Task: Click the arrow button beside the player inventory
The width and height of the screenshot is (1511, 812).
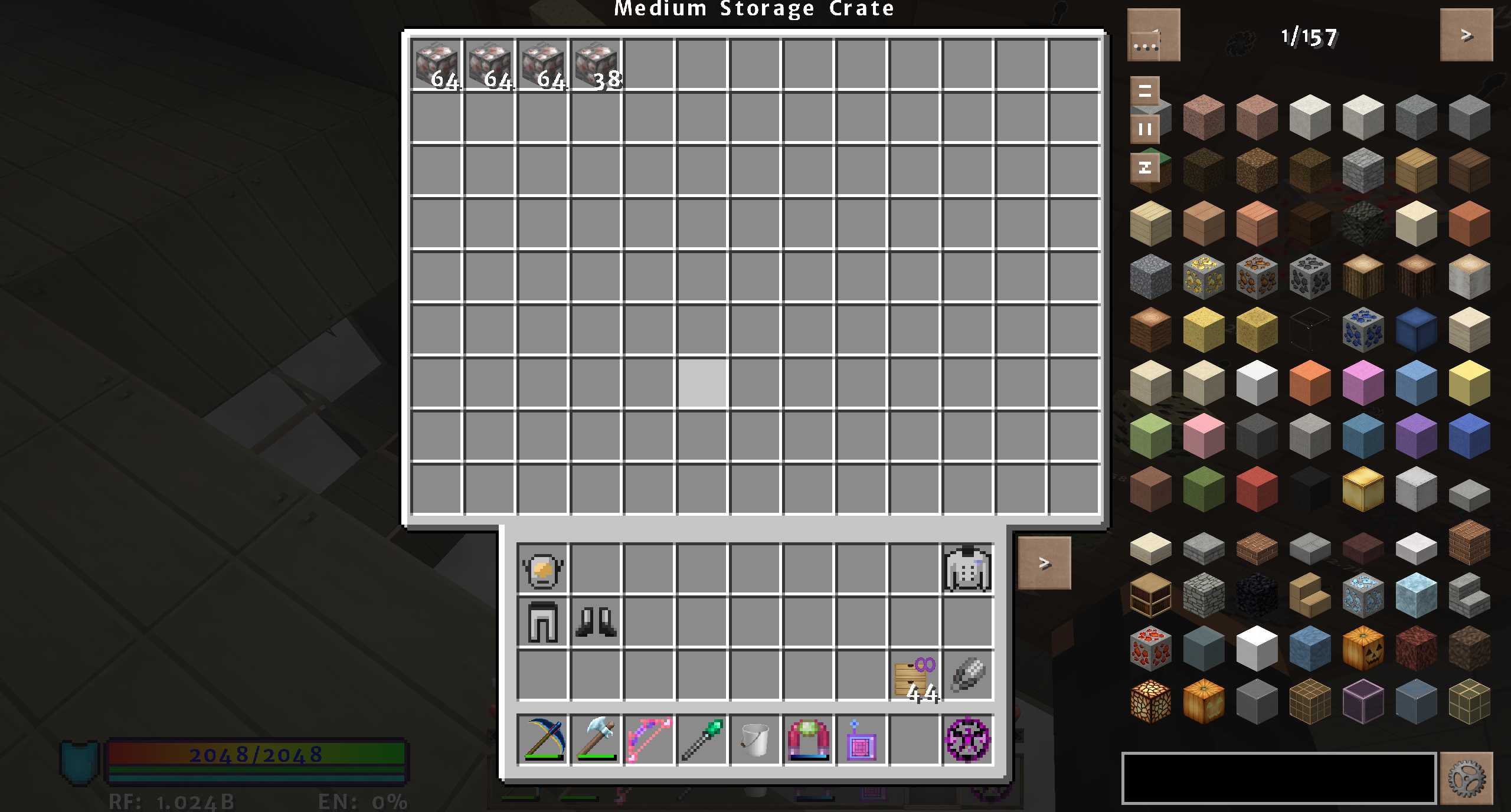Action: click(x=1044, y=563)
